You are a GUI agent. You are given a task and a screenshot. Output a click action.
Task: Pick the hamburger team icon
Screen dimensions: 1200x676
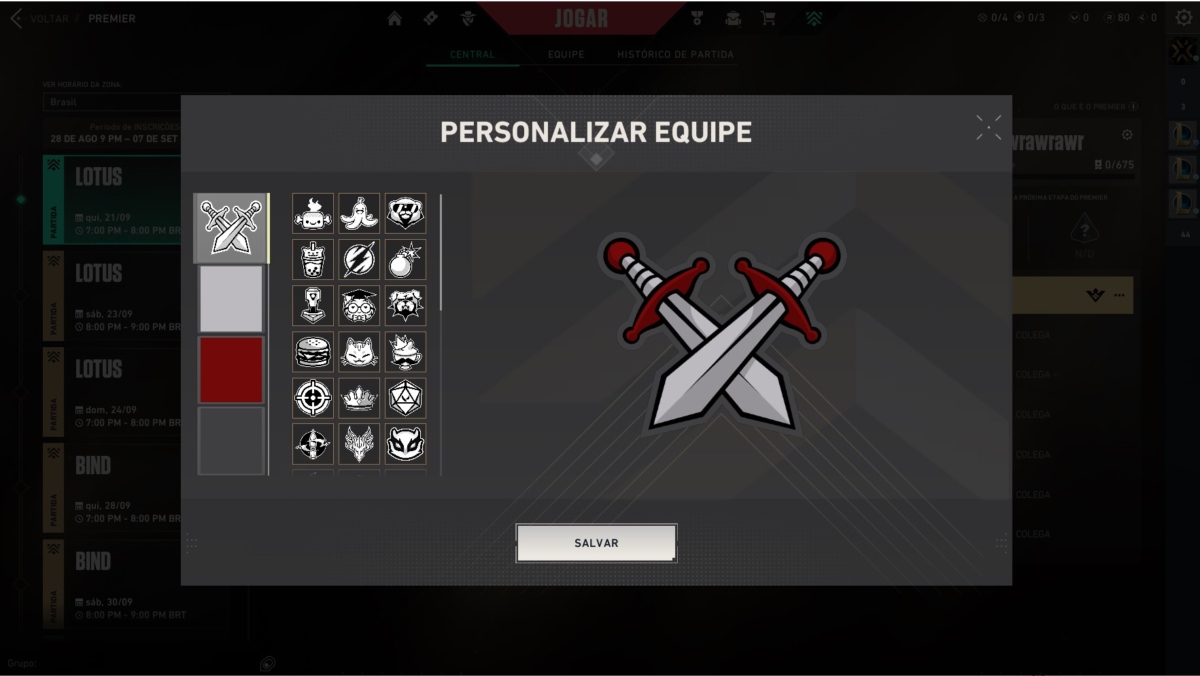click(313, 352)
